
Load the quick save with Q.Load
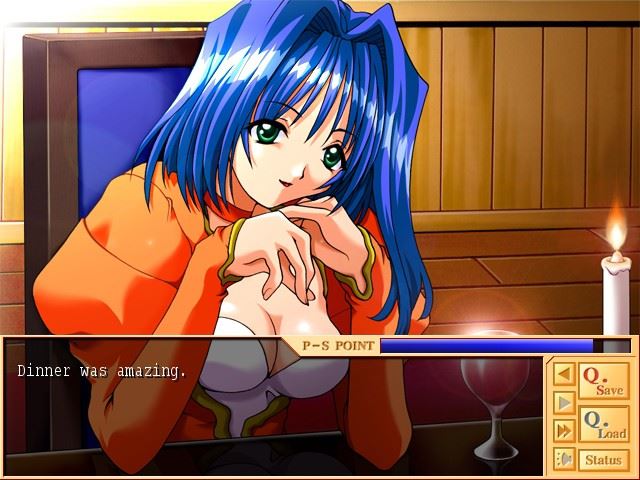pos(603,424)
